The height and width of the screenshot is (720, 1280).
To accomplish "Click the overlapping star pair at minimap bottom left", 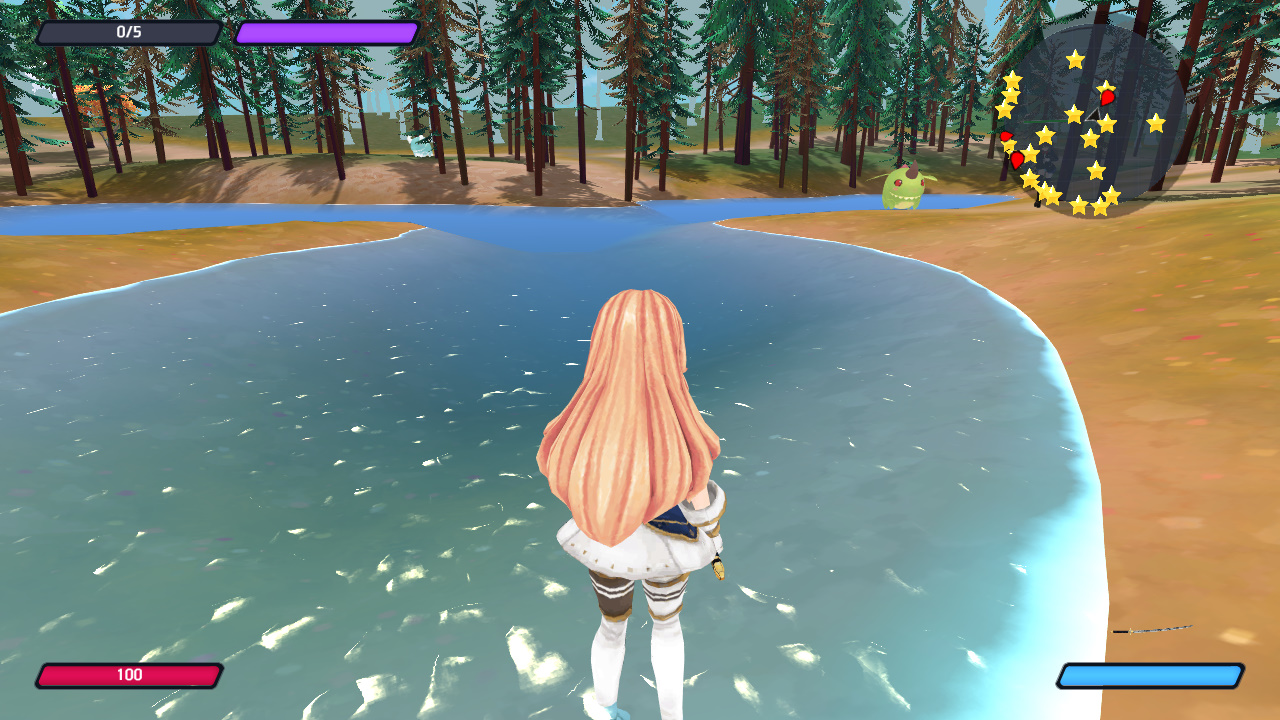I will pos(1048,194).
